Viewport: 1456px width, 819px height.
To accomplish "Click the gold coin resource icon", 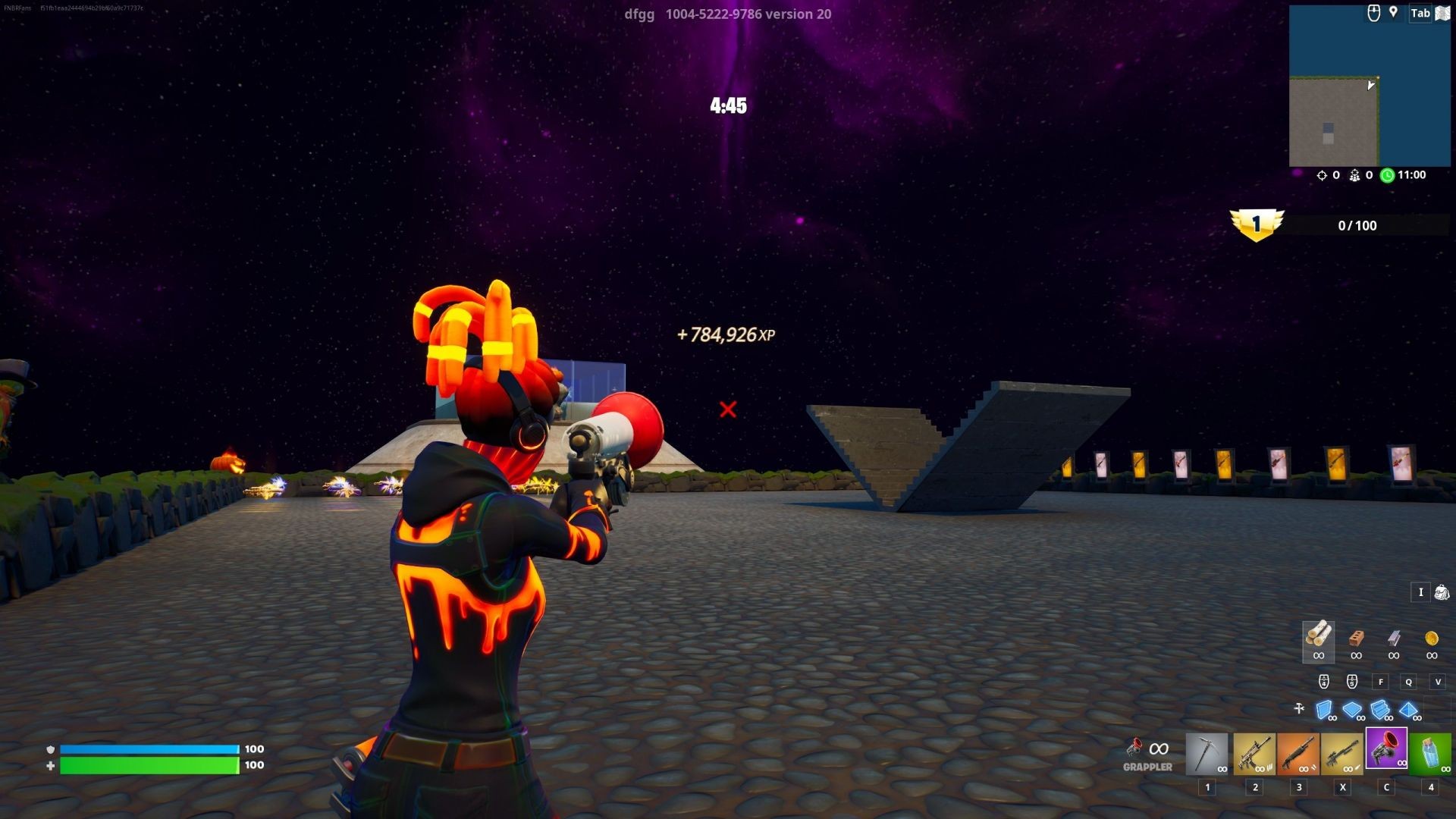I will click(1432, 639).
